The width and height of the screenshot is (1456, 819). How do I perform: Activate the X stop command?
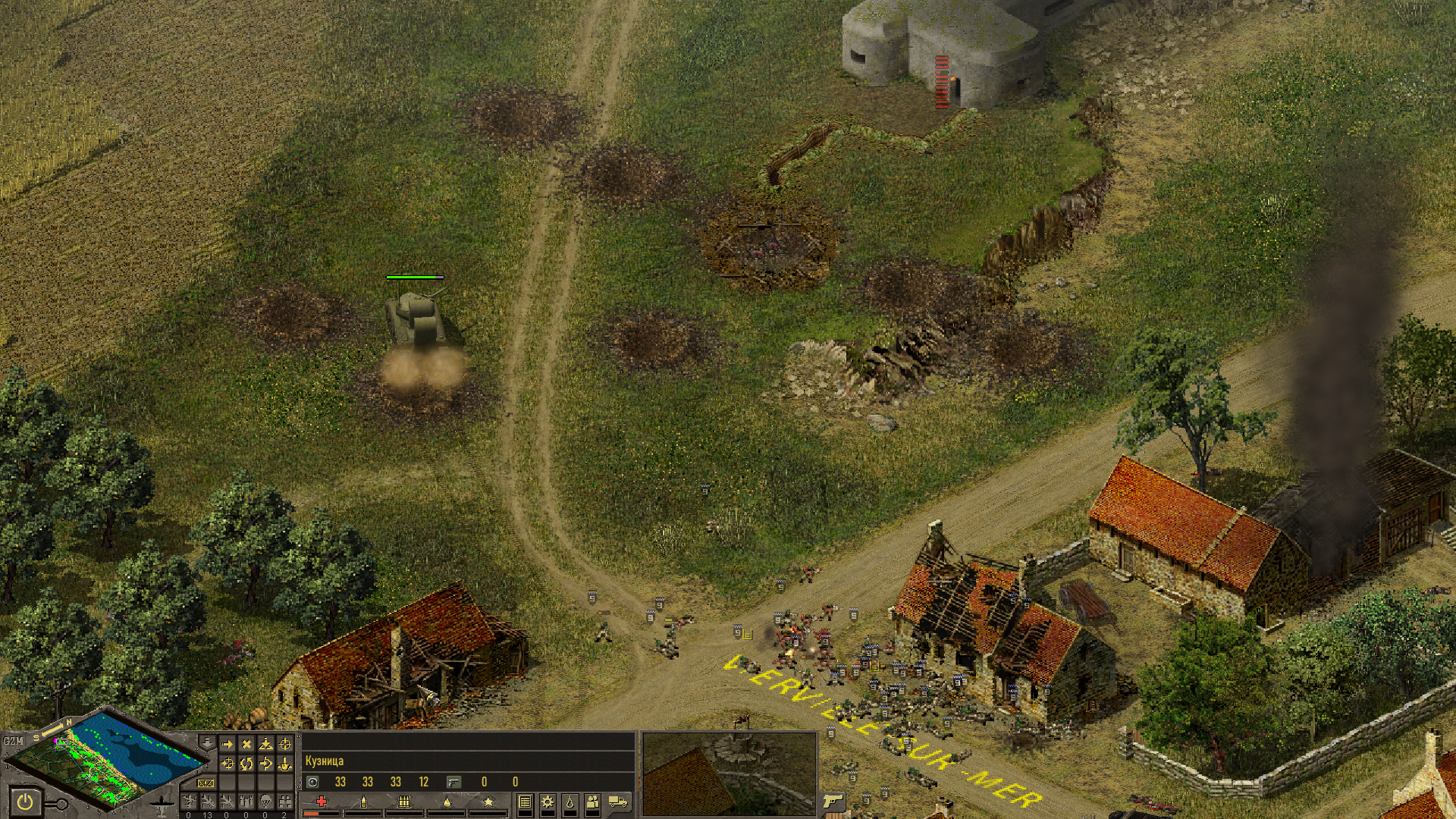(246, 744)
